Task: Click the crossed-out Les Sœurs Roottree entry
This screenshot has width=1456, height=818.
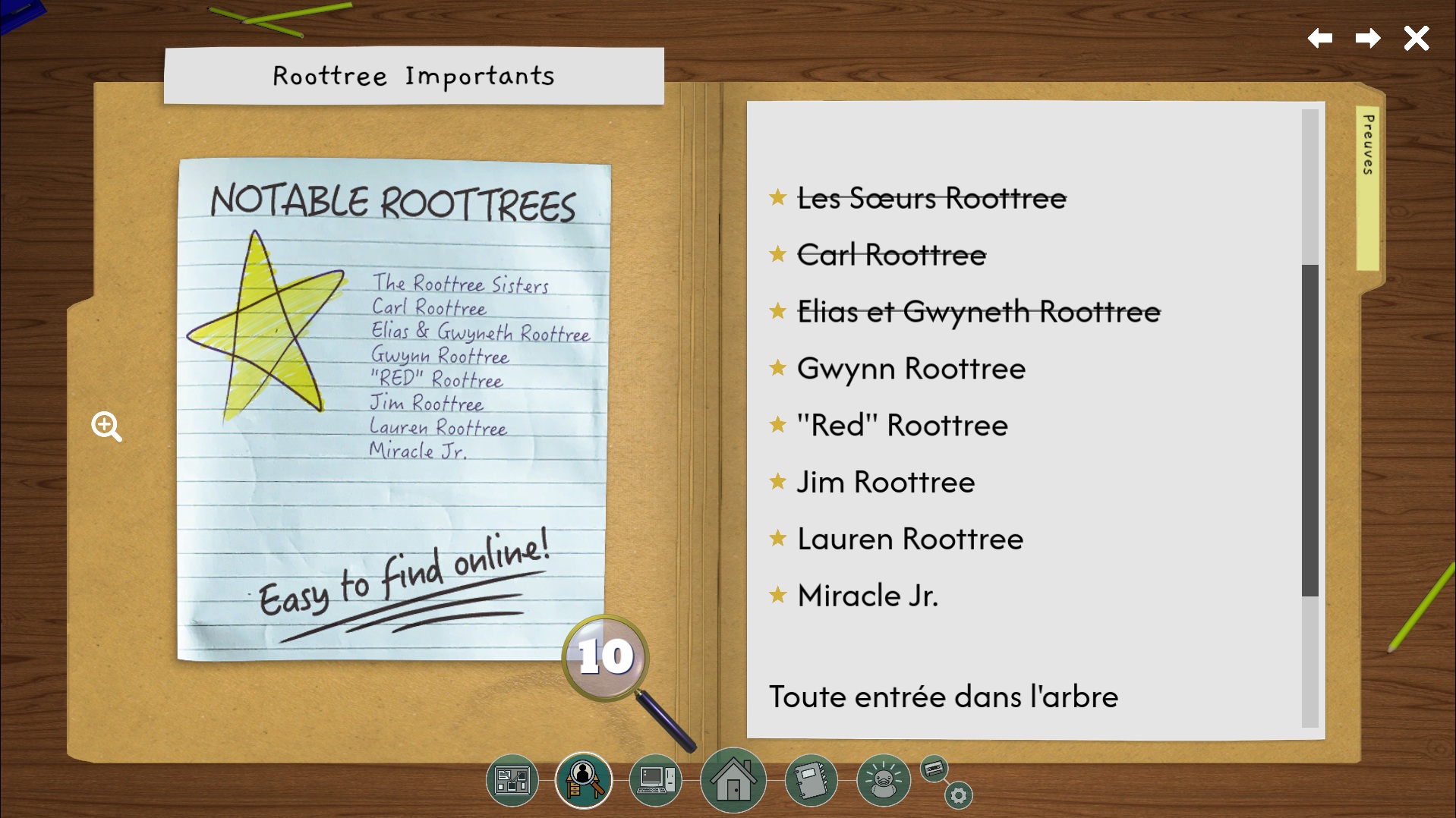Action: coord(931,199)
